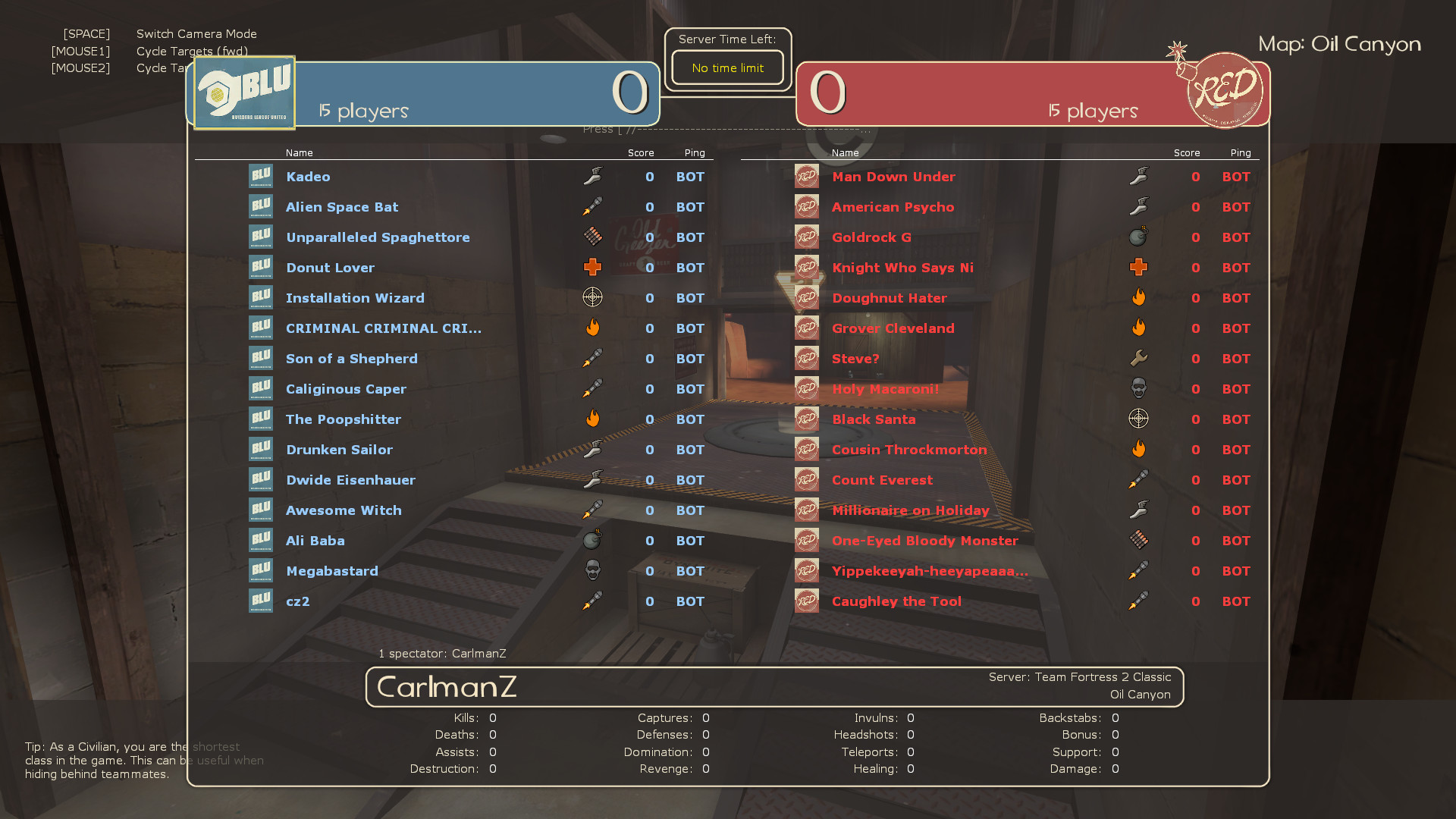
Task: Click the BLU avatar badge beside Drunken Sailor
Action: (x=261, y=449)
